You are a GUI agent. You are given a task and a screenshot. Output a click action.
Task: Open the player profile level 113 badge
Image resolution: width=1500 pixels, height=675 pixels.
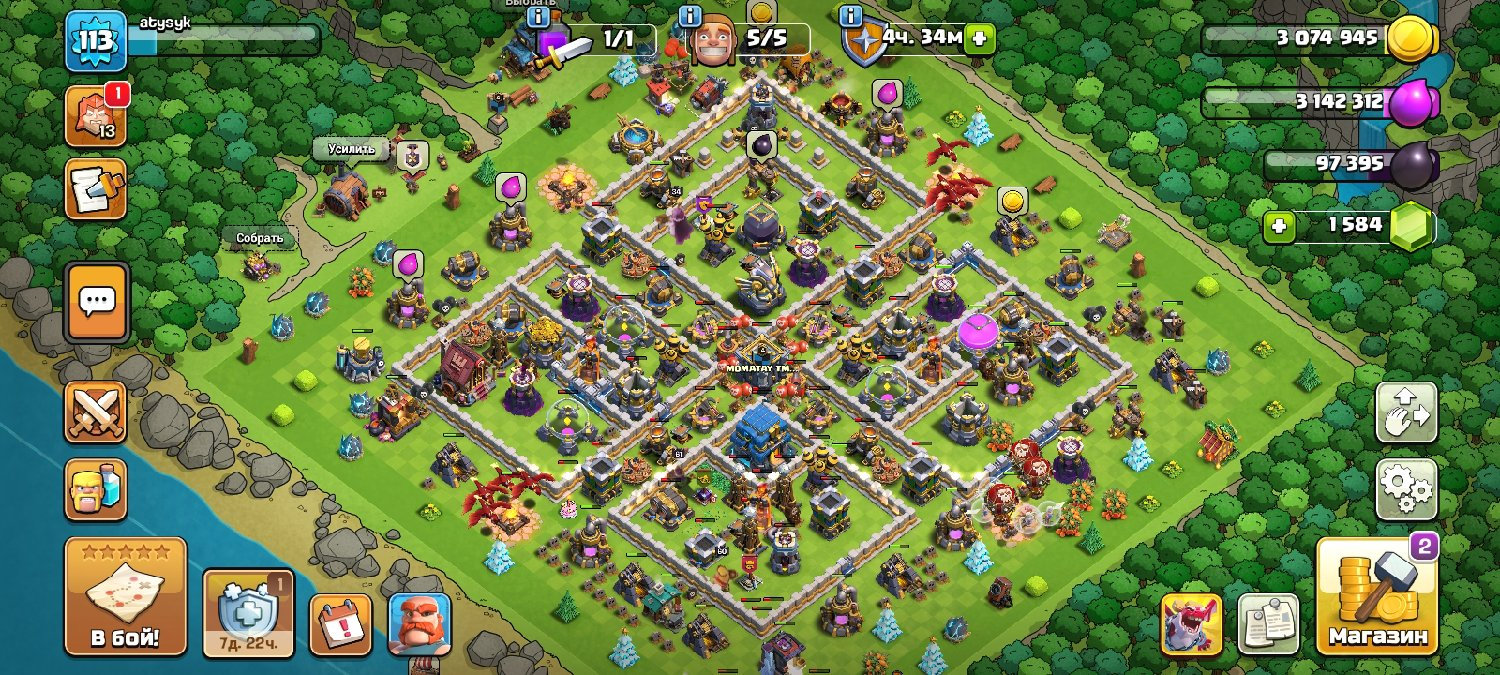(96, 42)
